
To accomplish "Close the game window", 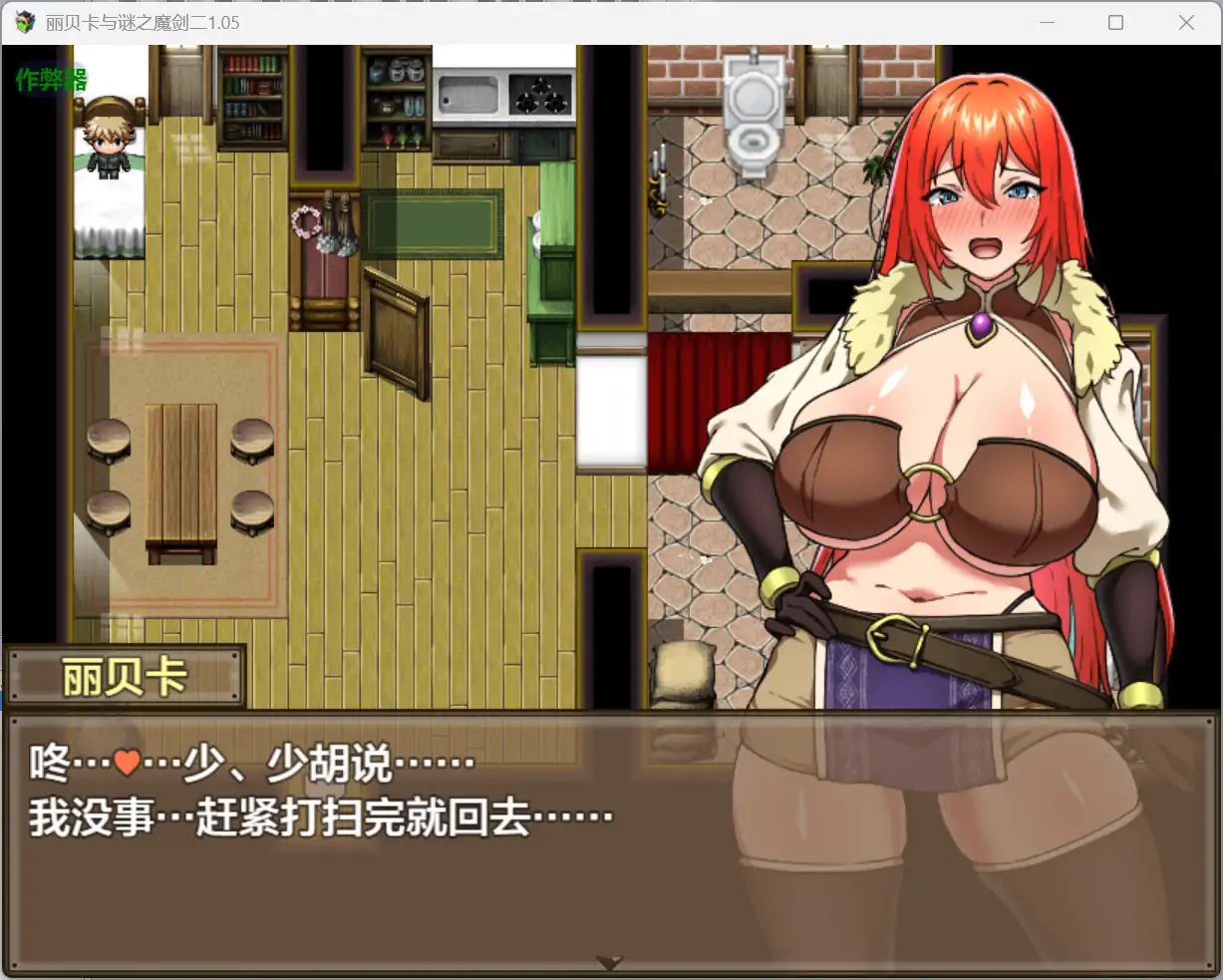I will click(x=1186, y=23).
